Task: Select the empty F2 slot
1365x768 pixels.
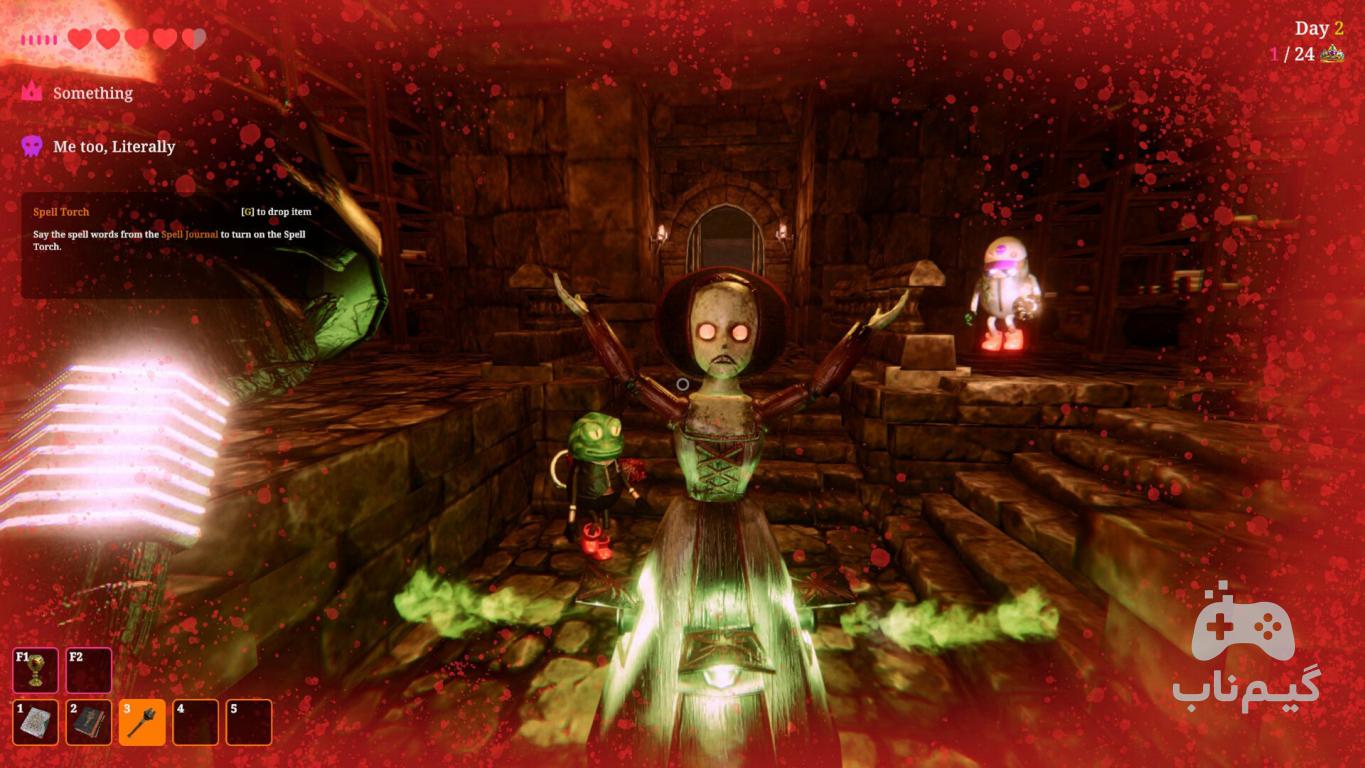Action: coord(89,670)
